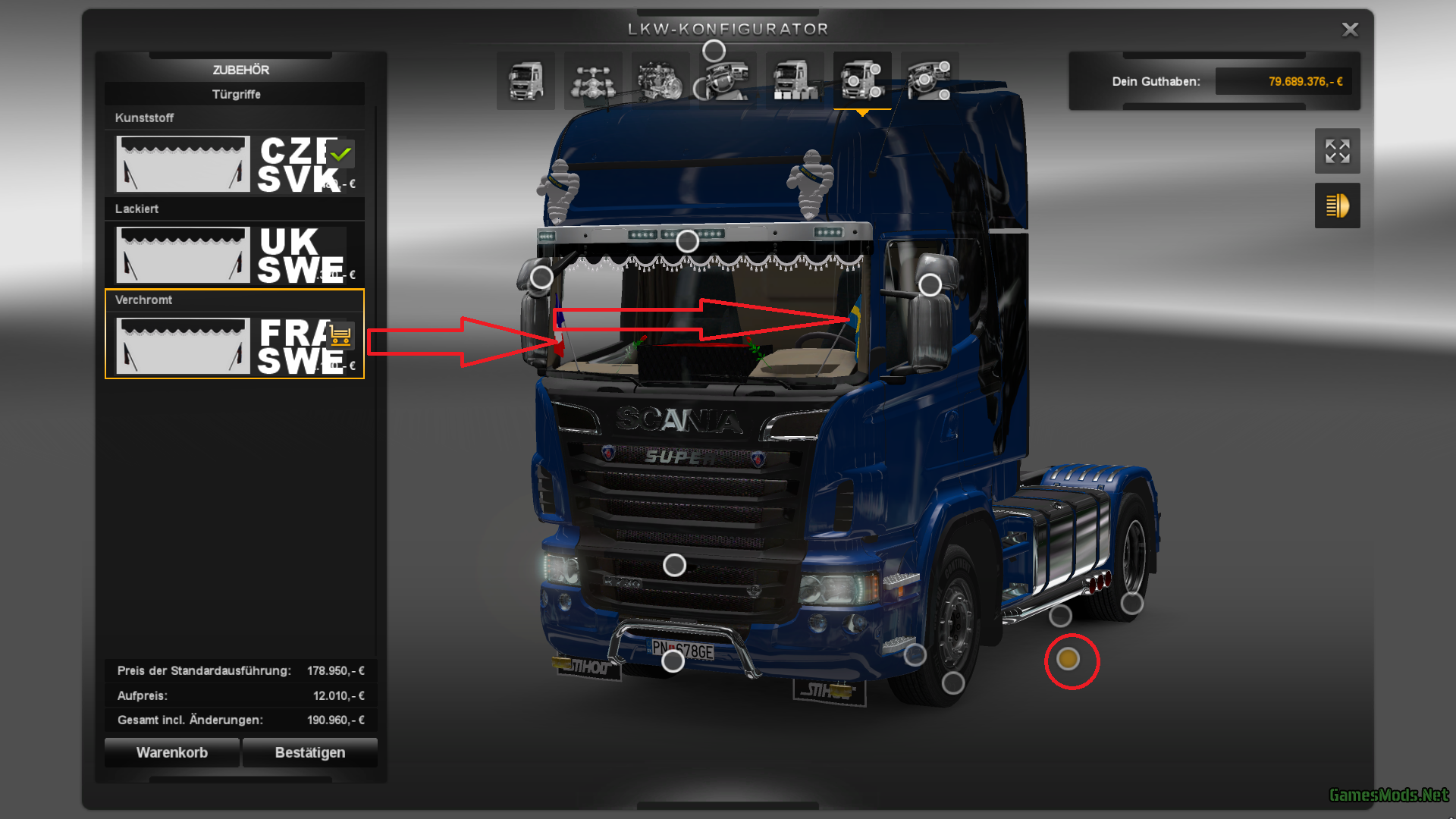
Task: Click the front bull bar accessory node
Action: [673, 661]
